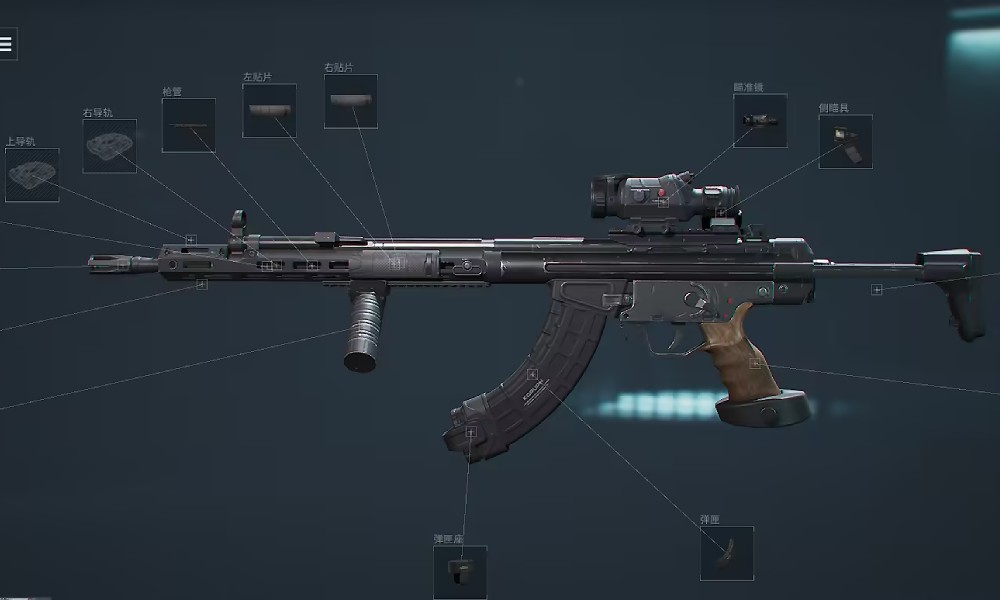Open the 瞄准镜 scope attachment slot
This screenshot has height=600, width=1000.
point(760,121)
